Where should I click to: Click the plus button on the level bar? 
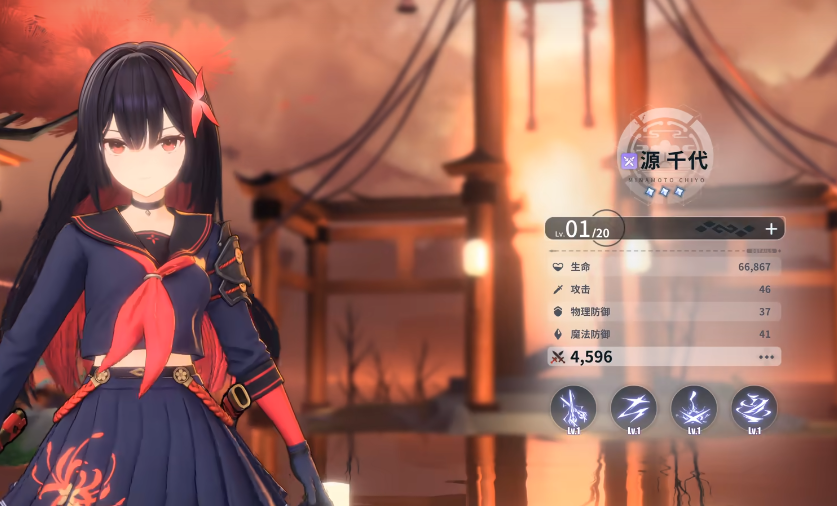(771, 228)
